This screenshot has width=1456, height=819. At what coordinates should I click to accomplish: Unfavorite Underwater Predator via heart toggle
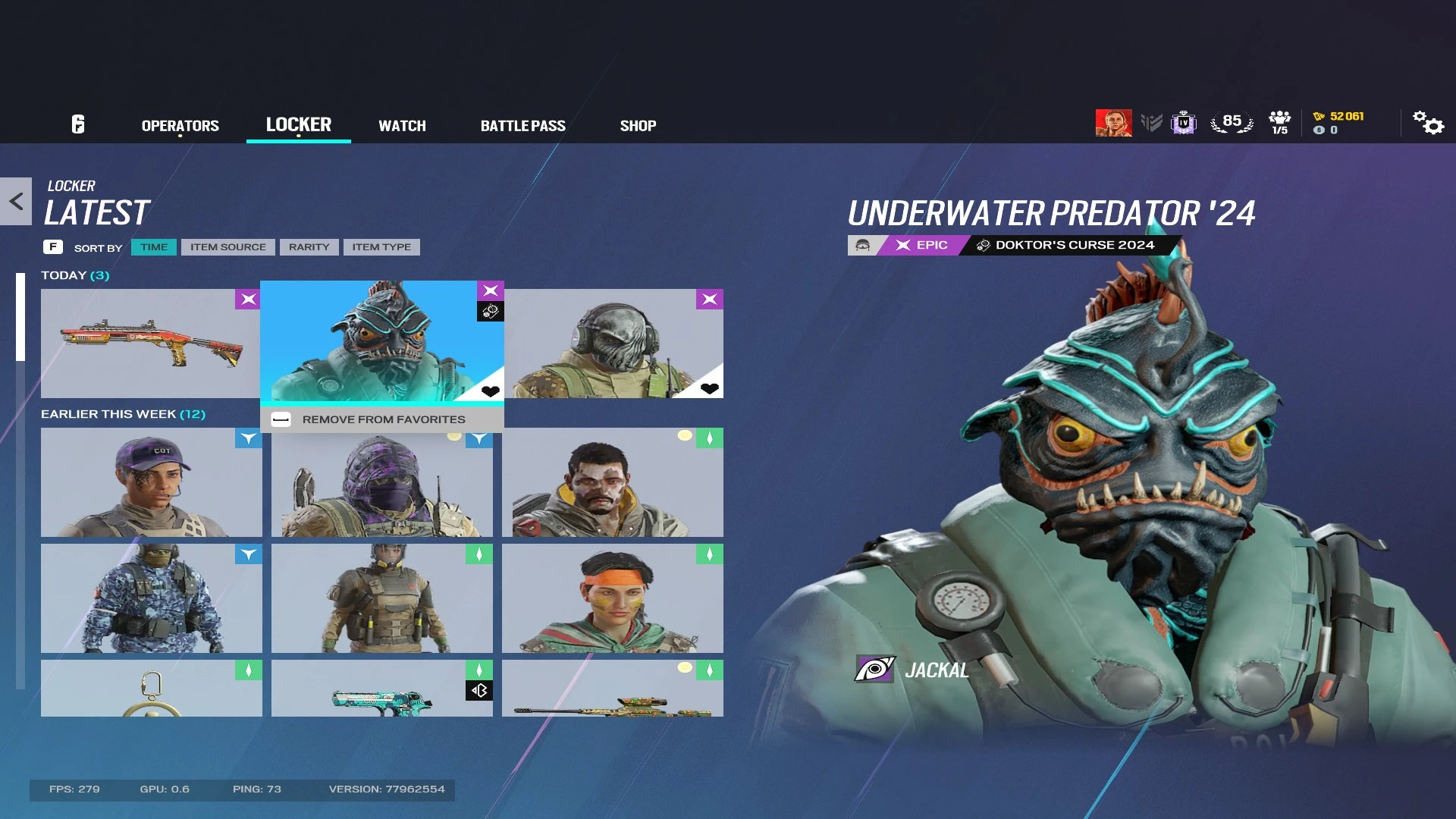click(x=489, y=390)
